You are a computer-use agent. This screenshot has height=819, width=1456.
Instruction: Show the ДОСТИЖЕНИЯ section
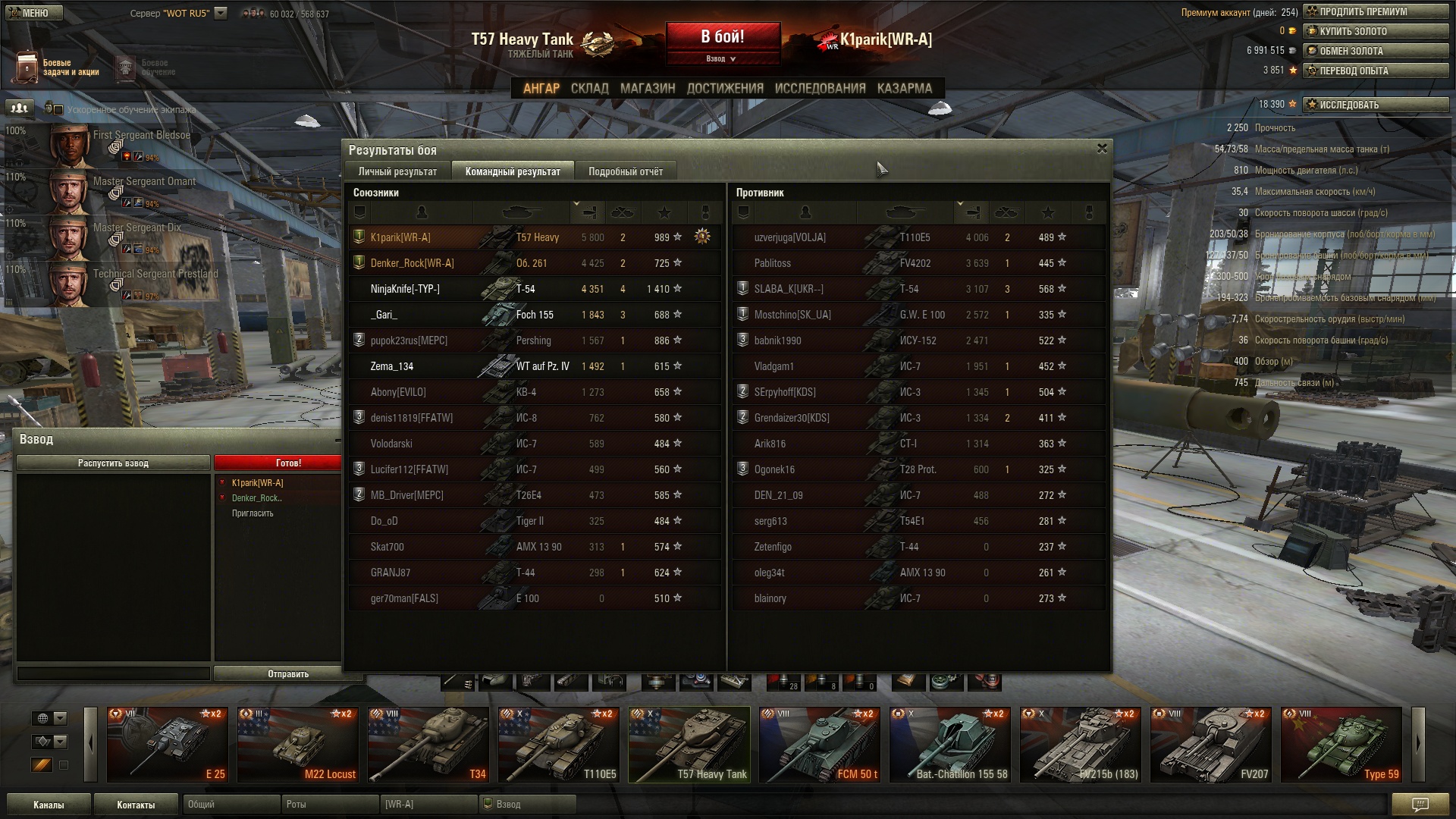point(724,88)
